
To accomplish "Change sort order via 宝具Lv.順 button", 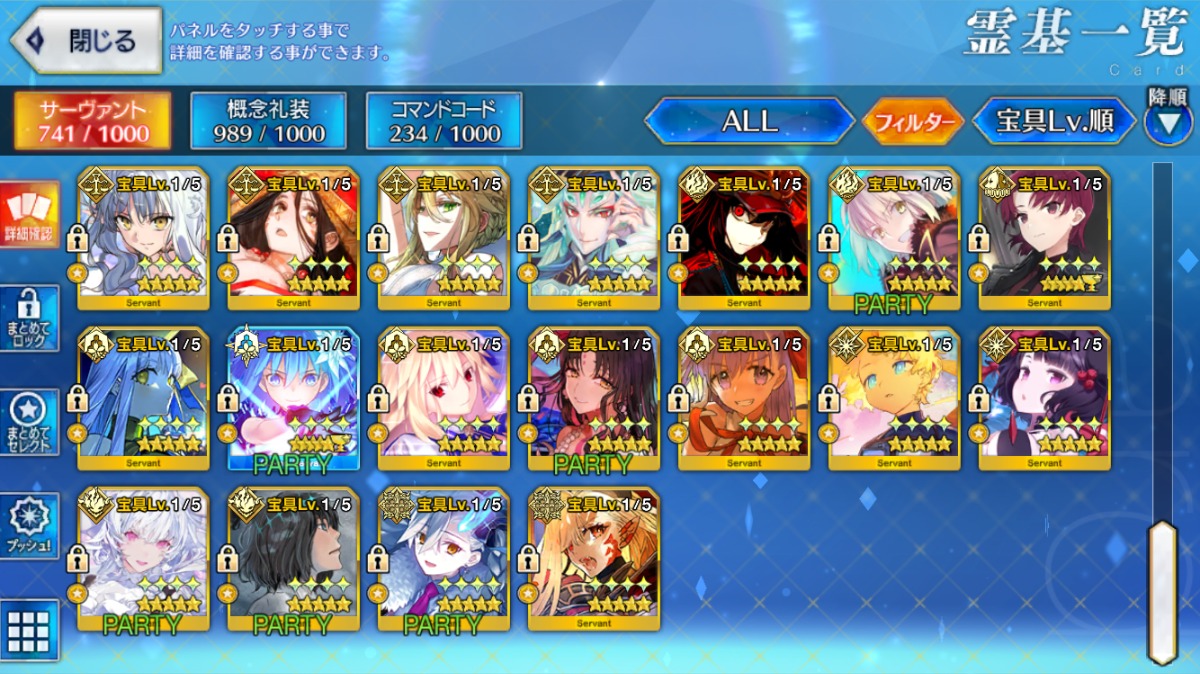I will coord(1054,122).
